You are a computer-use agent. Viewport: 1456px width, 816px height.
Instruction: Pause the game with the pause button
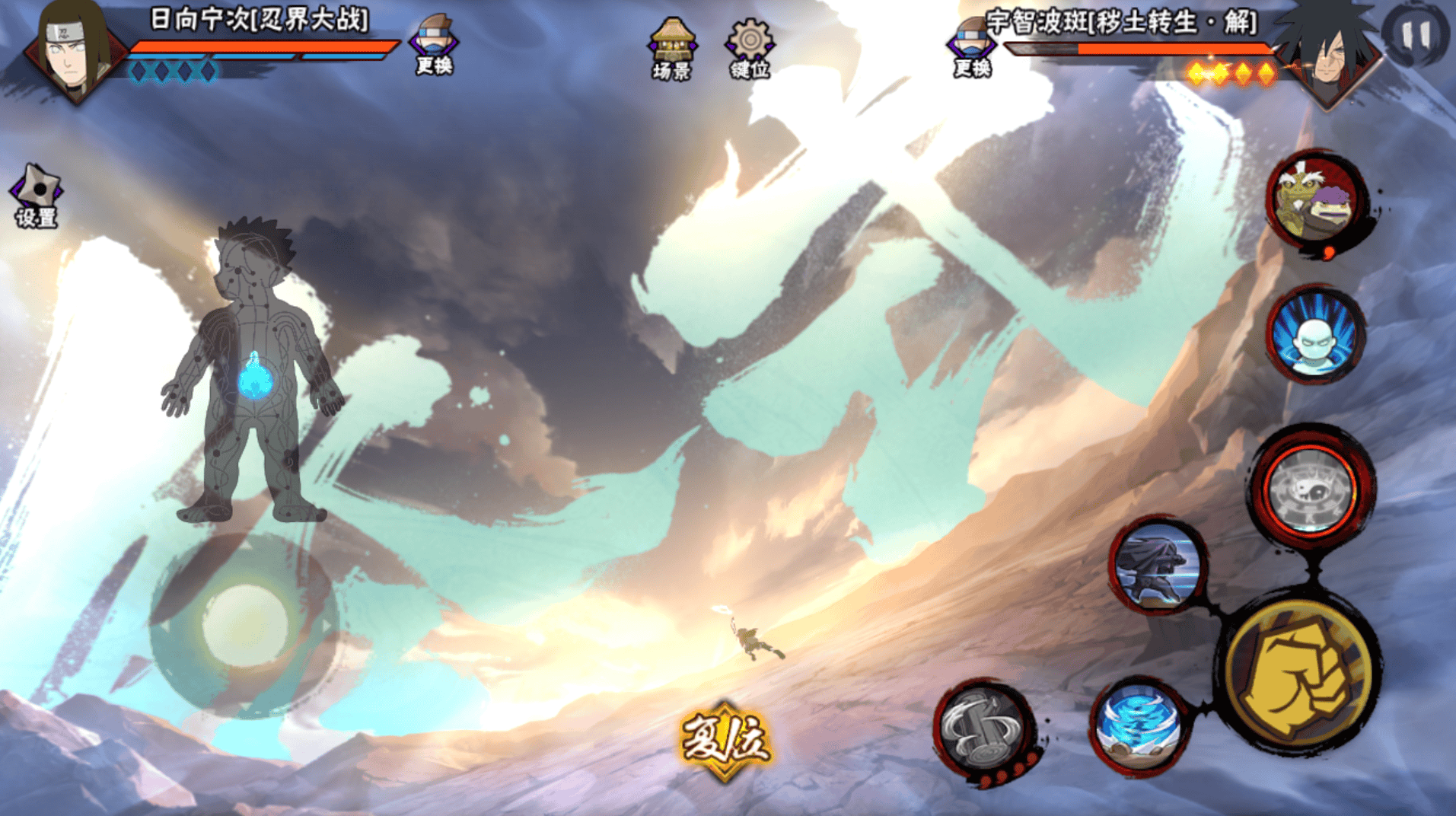[1414, 34]
